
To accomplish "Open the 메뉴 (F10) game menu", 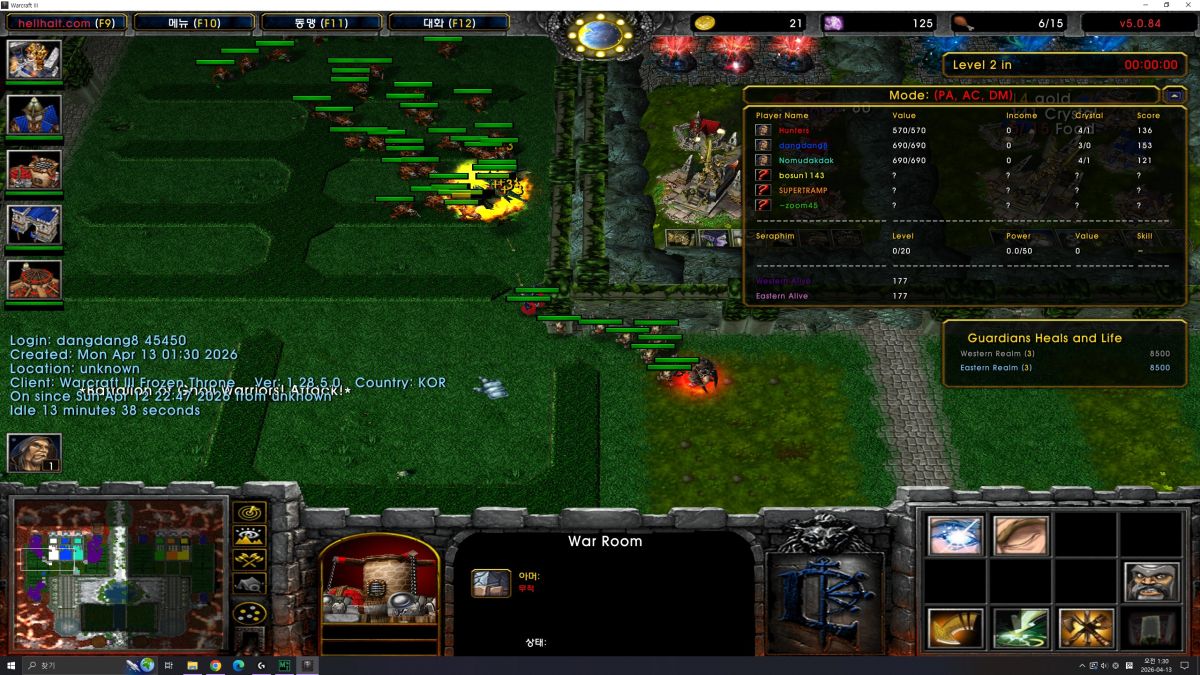I will pos(192,22).
